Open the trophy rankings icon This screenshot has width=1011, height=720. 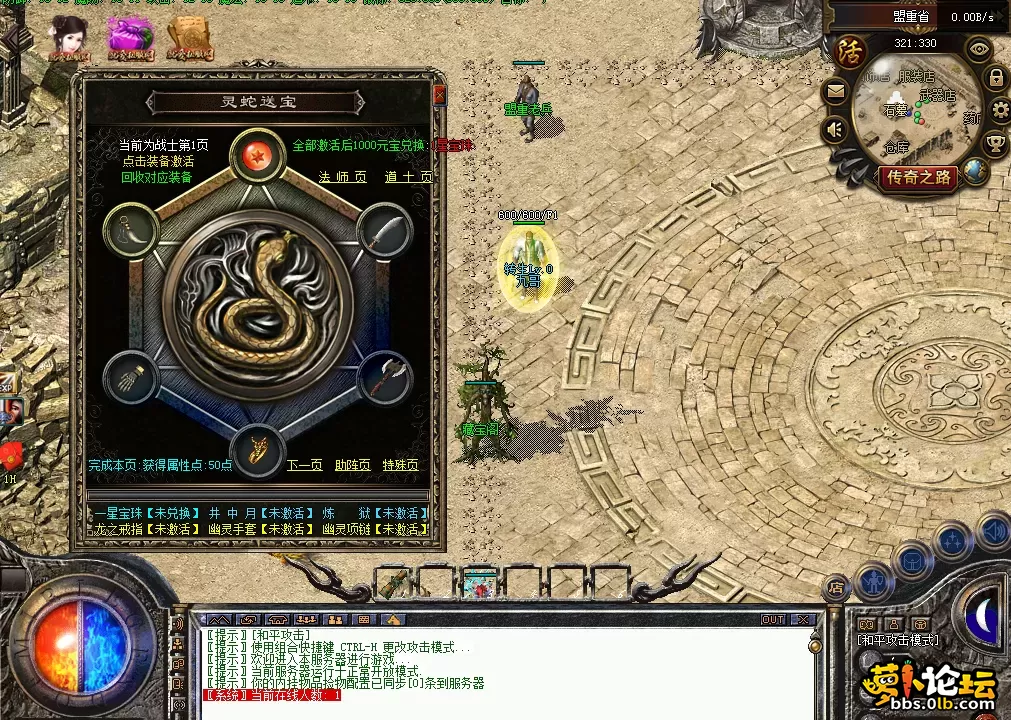click(995, 143)
